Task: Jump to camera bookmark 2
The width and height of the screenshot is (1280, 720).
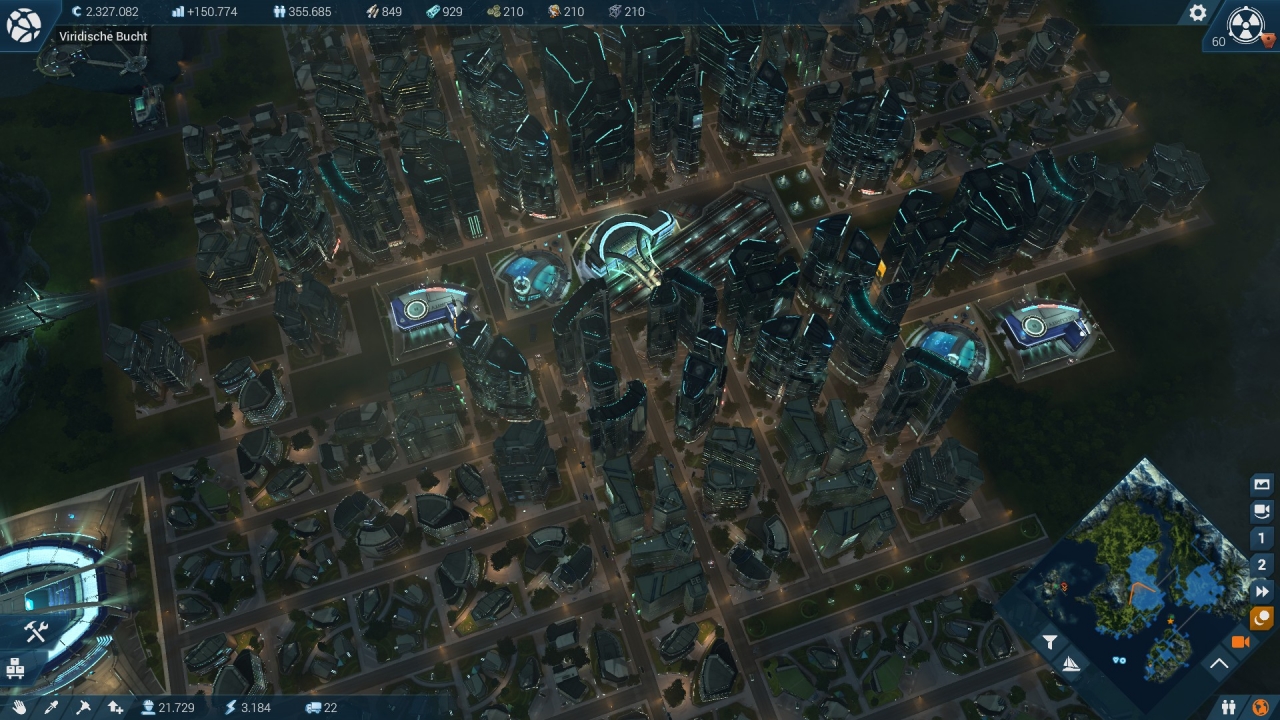Action: (x=1262, y=565)
